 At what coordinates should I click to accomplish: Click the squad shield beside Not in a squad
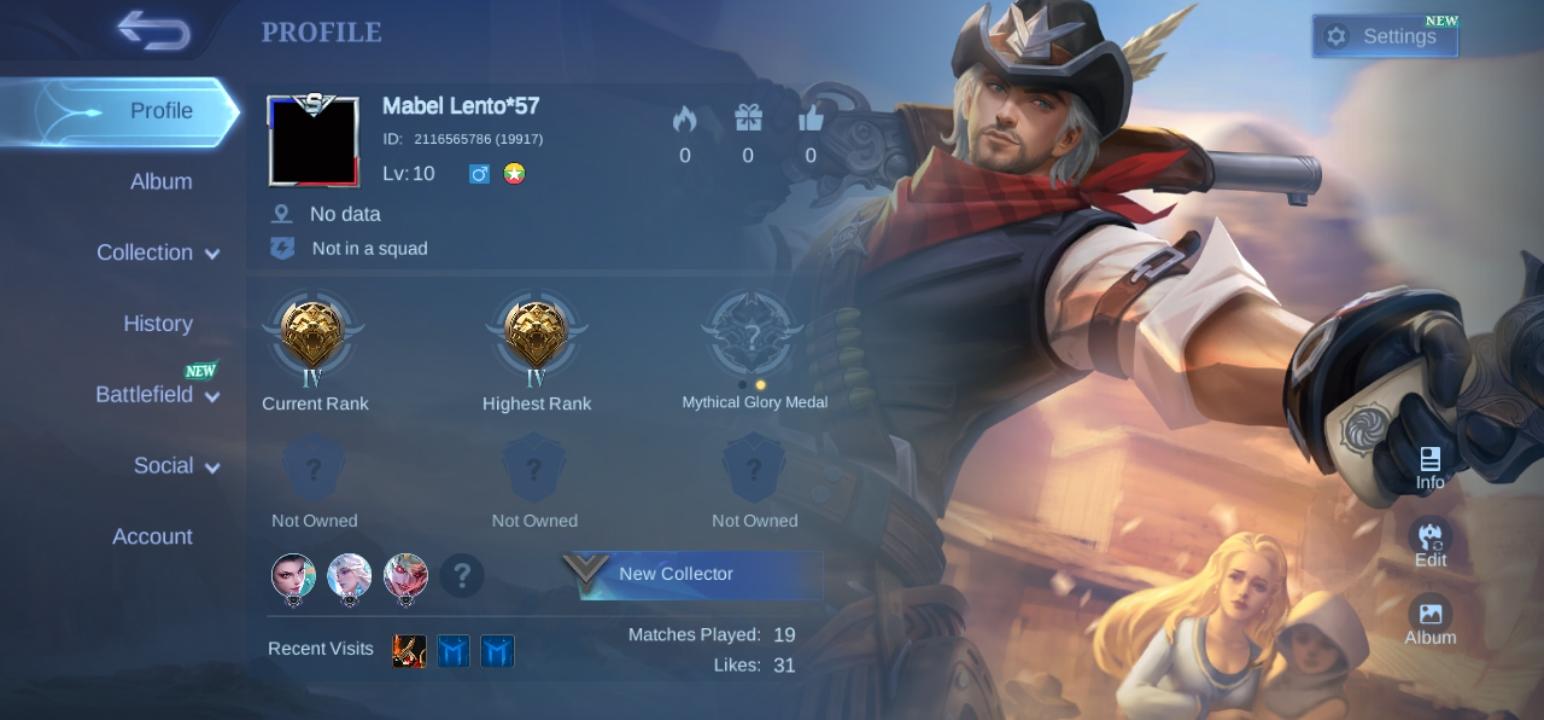[x=282, y=248]
